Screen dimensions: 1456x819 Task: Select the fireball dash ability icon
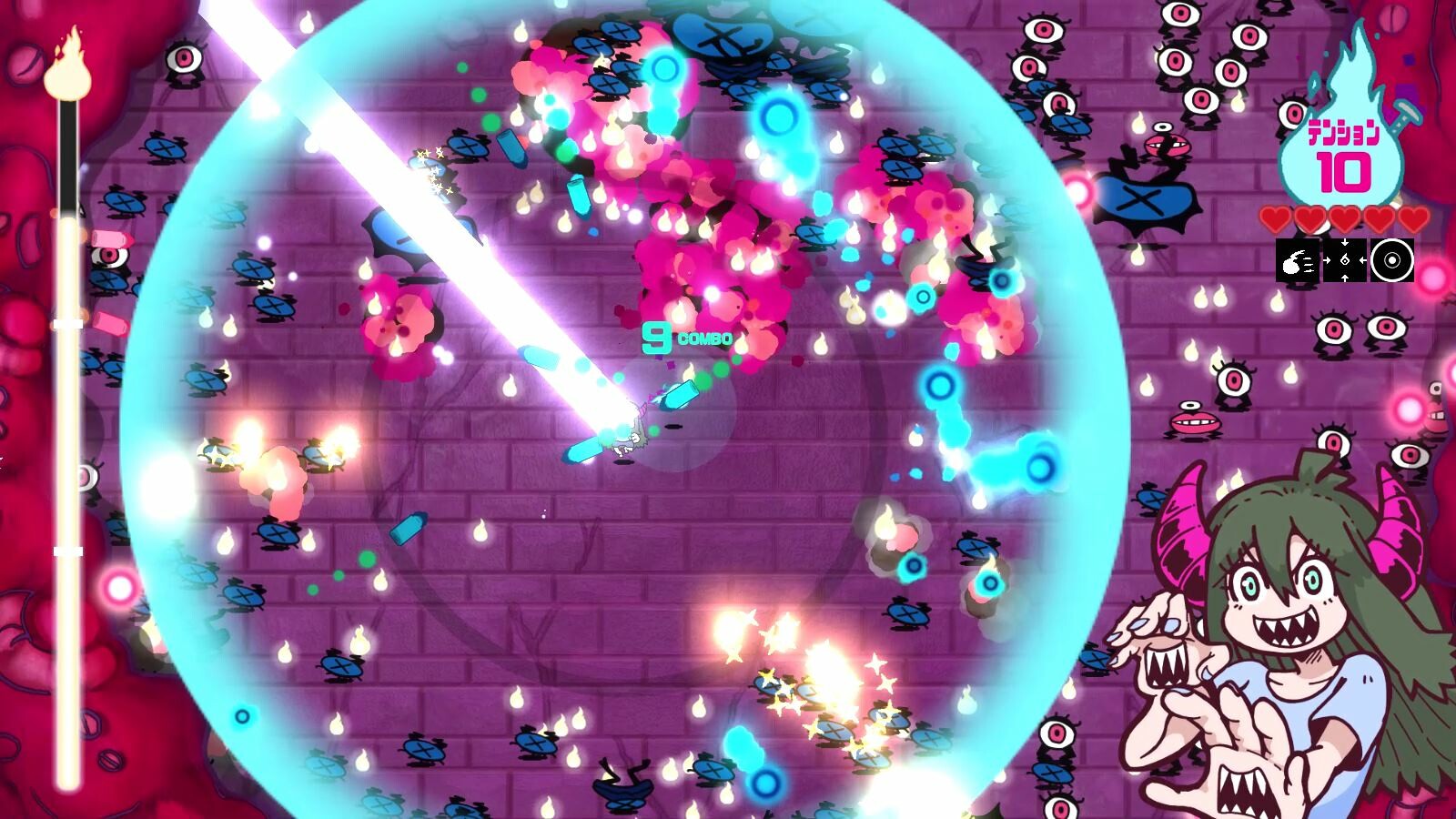[1297, 260]
